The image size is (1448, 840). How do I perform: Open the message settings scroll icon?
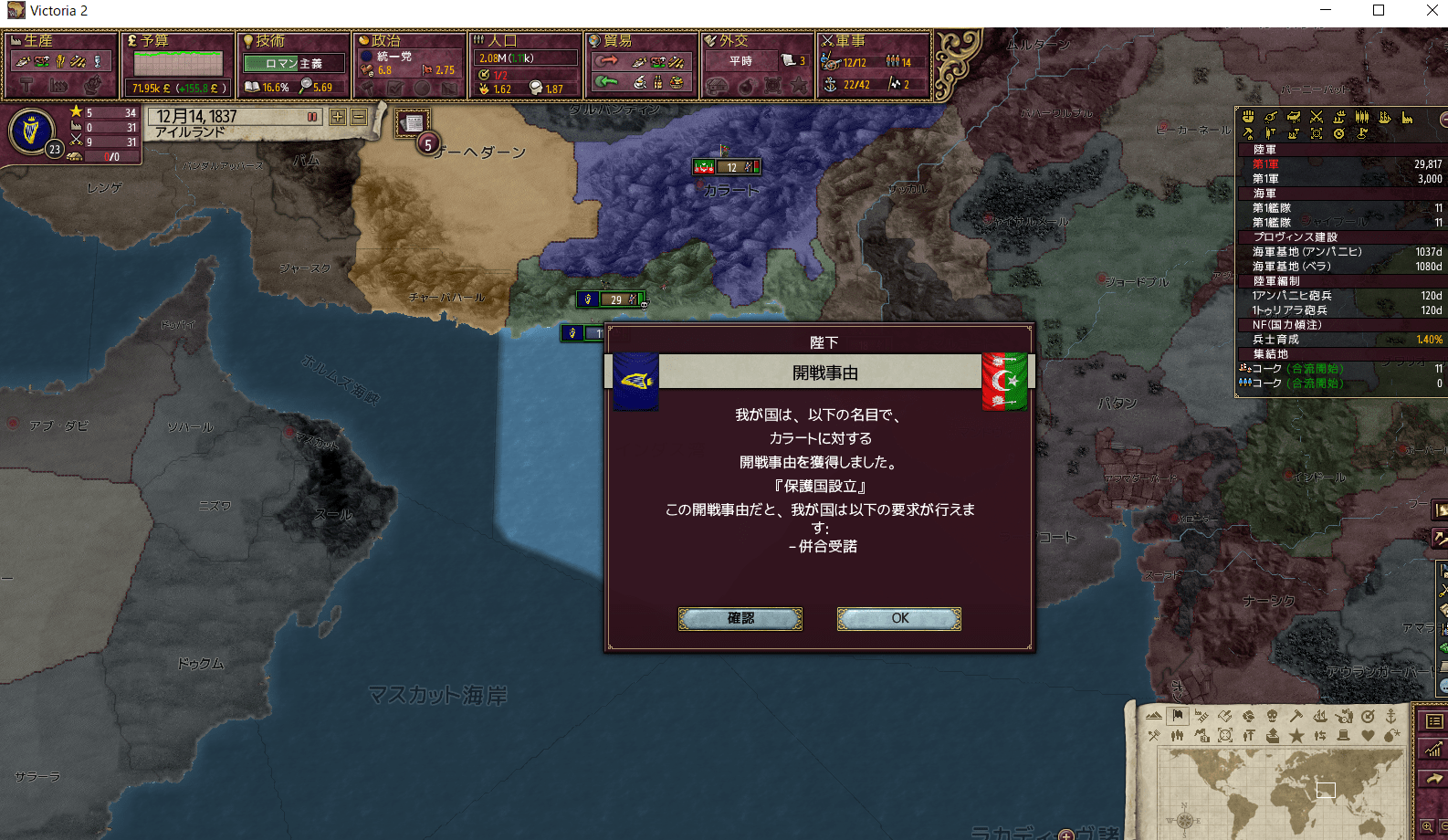412,121
